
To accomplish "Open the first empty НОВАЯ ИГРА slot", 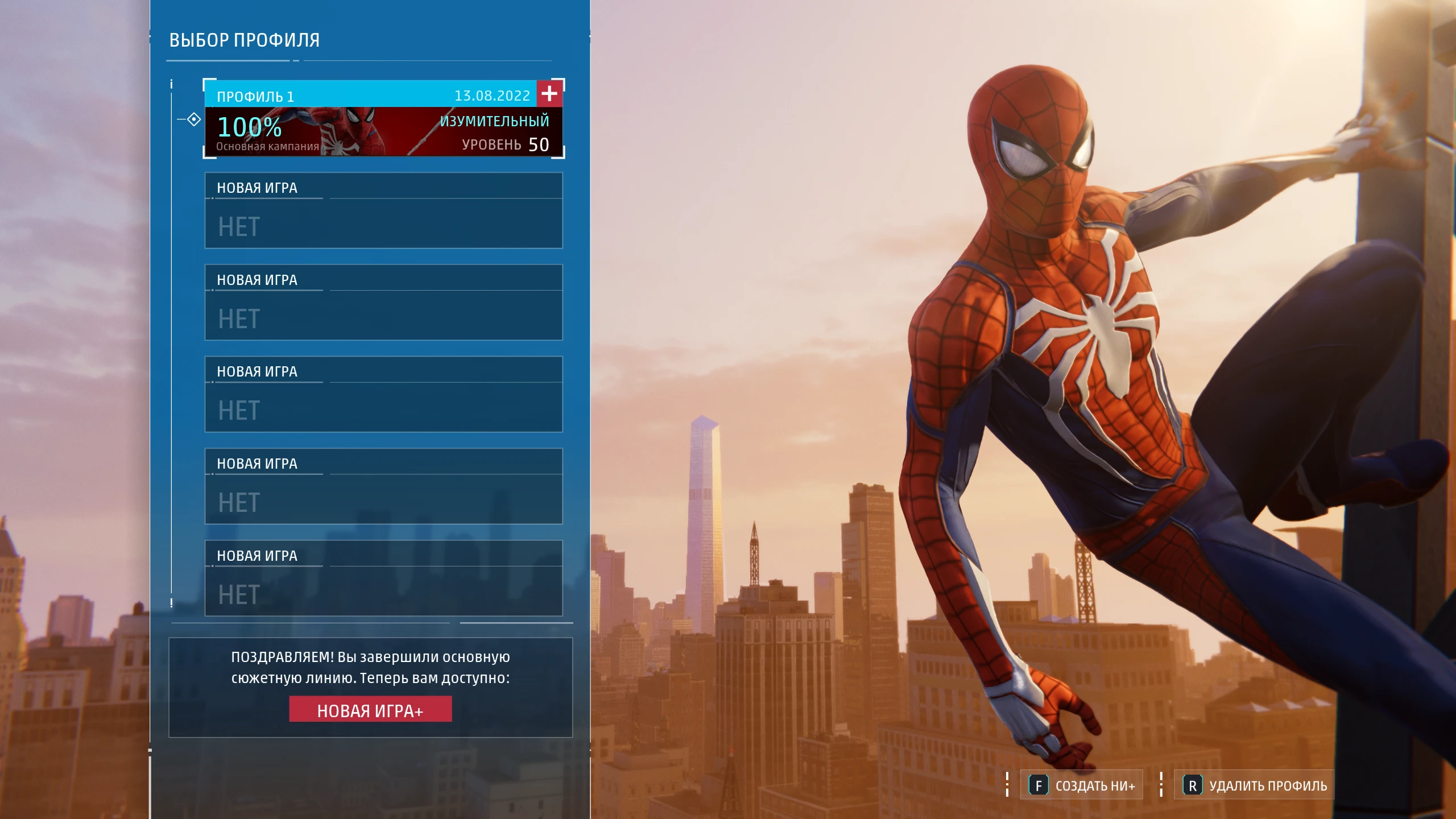I will click(384, 210).
